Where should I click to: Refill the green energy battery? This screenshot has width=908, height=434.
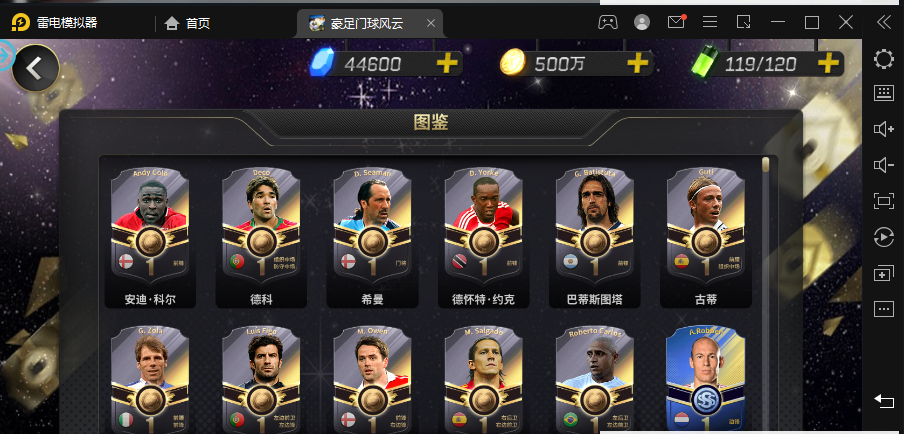(x=828, y=64)
